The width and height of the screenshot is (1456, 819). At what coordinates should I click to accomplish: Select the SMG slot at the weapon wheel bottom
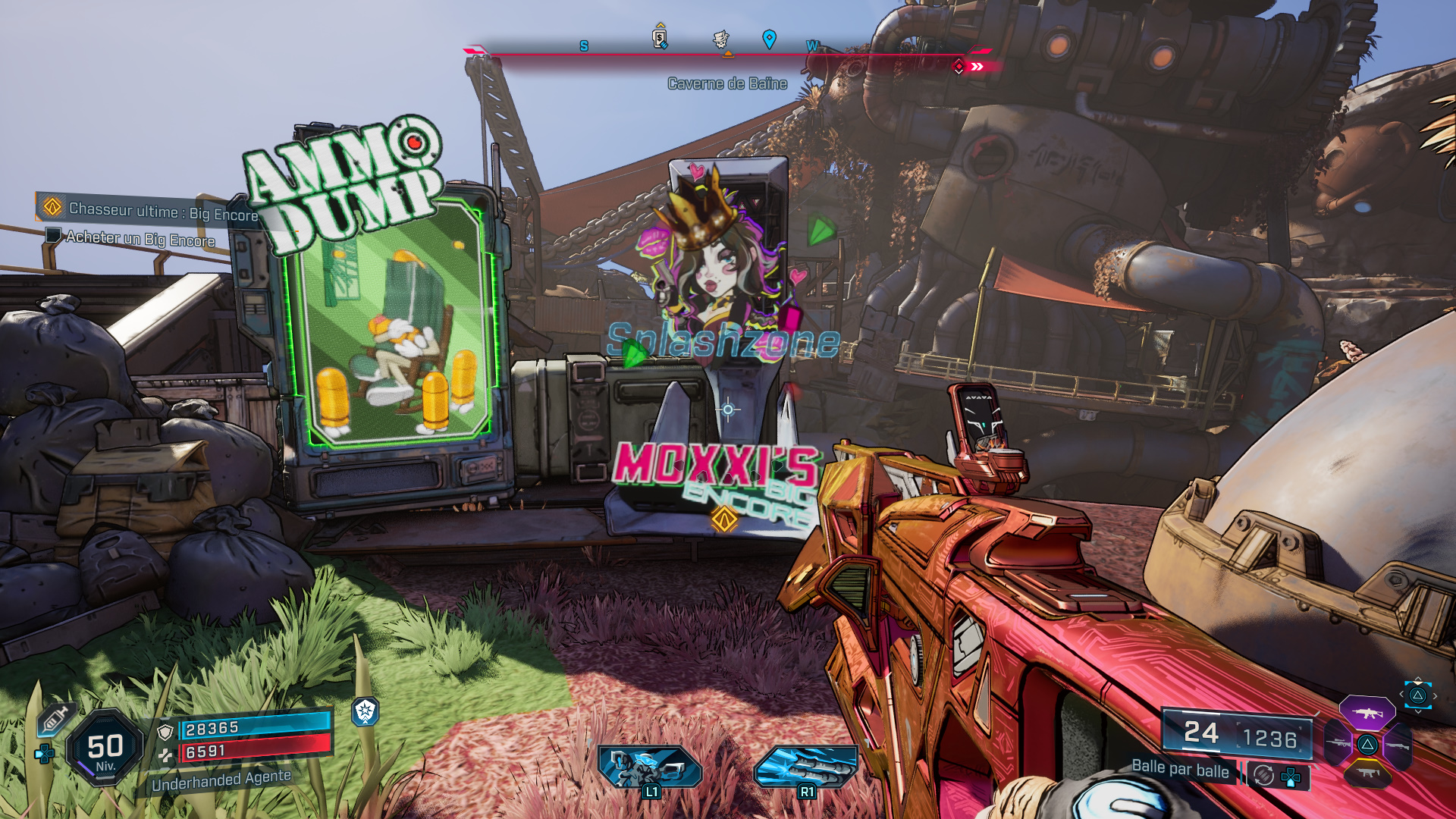pyautogui.click(x=1368, y=773)
